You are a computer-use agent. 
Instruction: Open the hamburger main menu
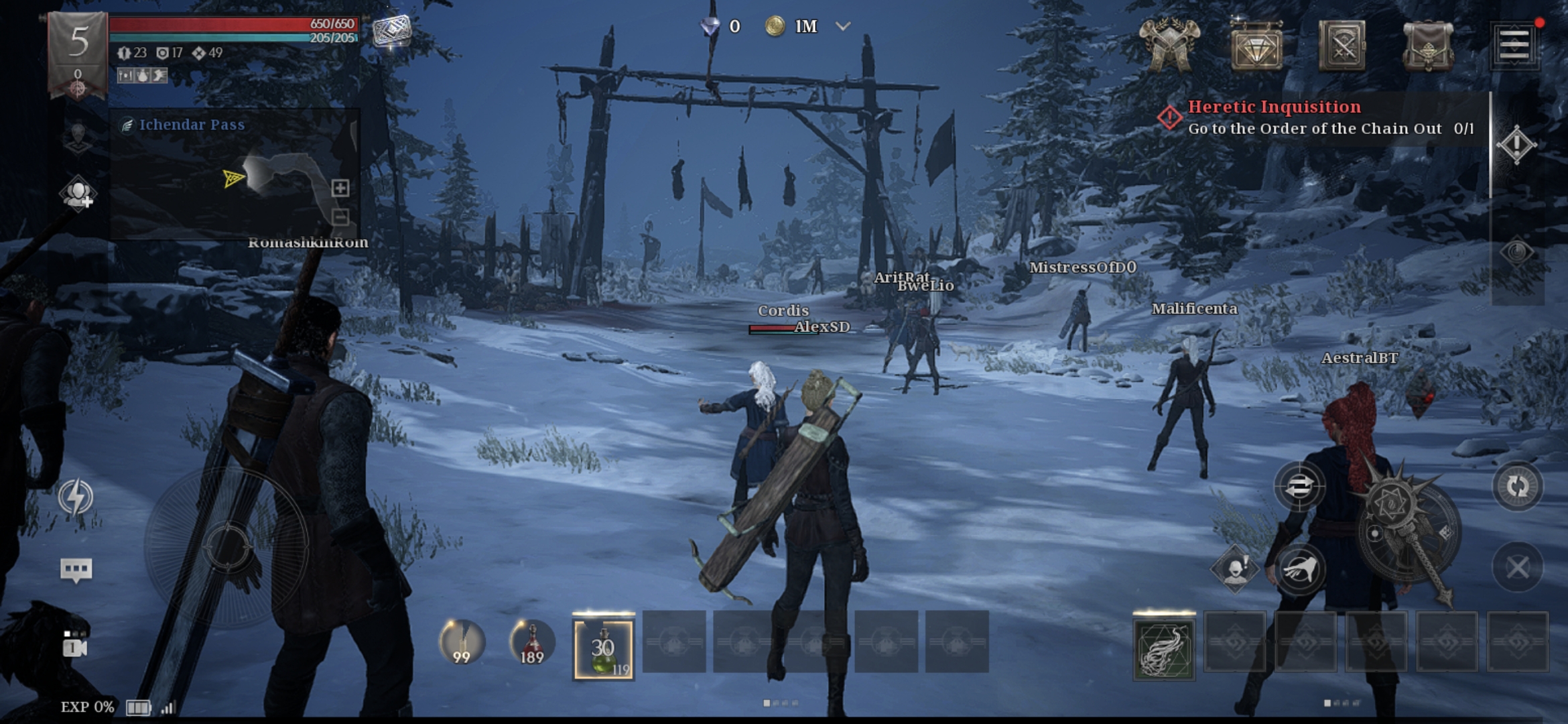[x=1514, y=46]
